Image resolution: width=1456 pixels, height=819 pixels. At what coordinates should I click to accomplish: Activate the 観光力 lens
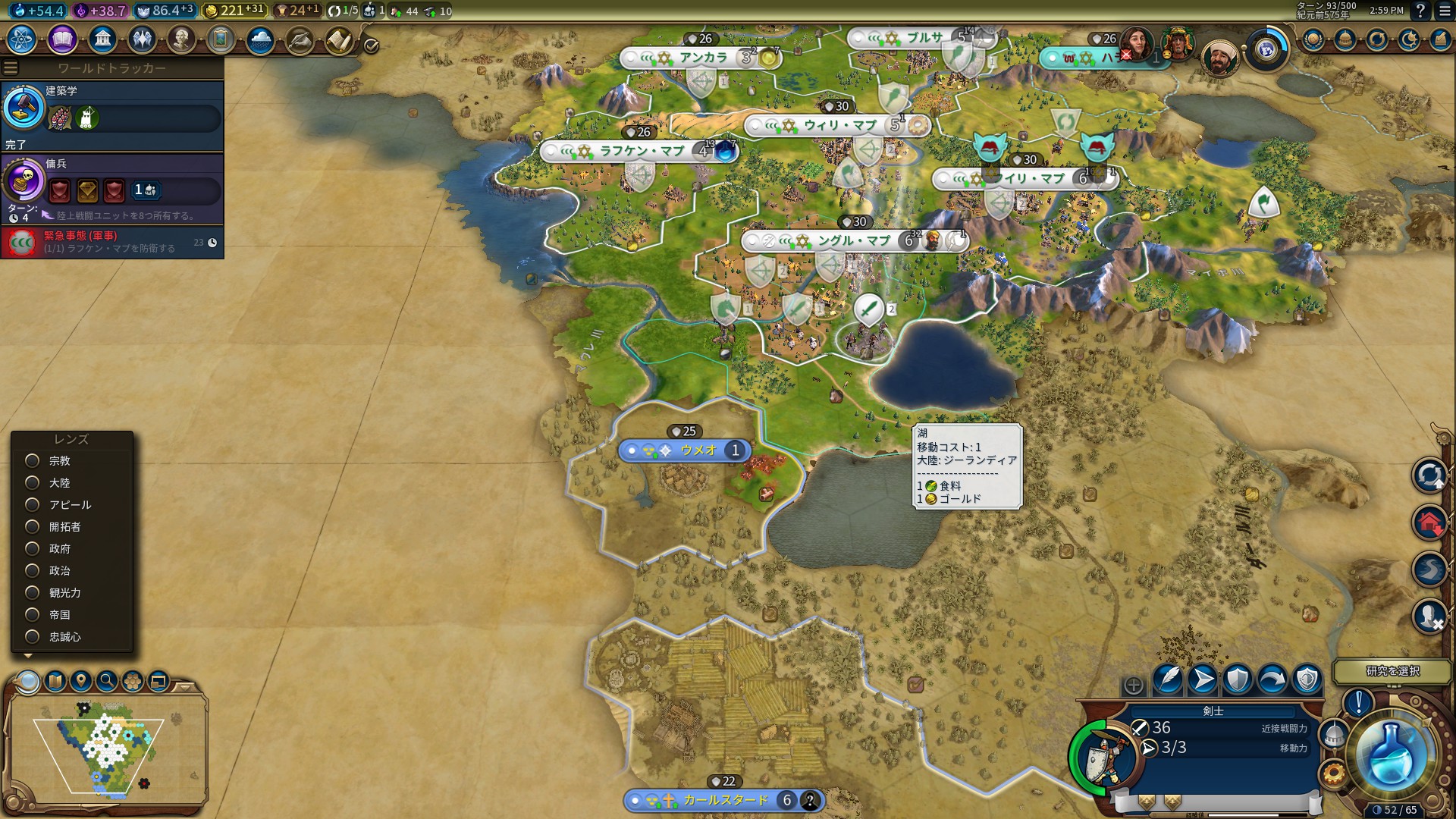click(33, 593)
